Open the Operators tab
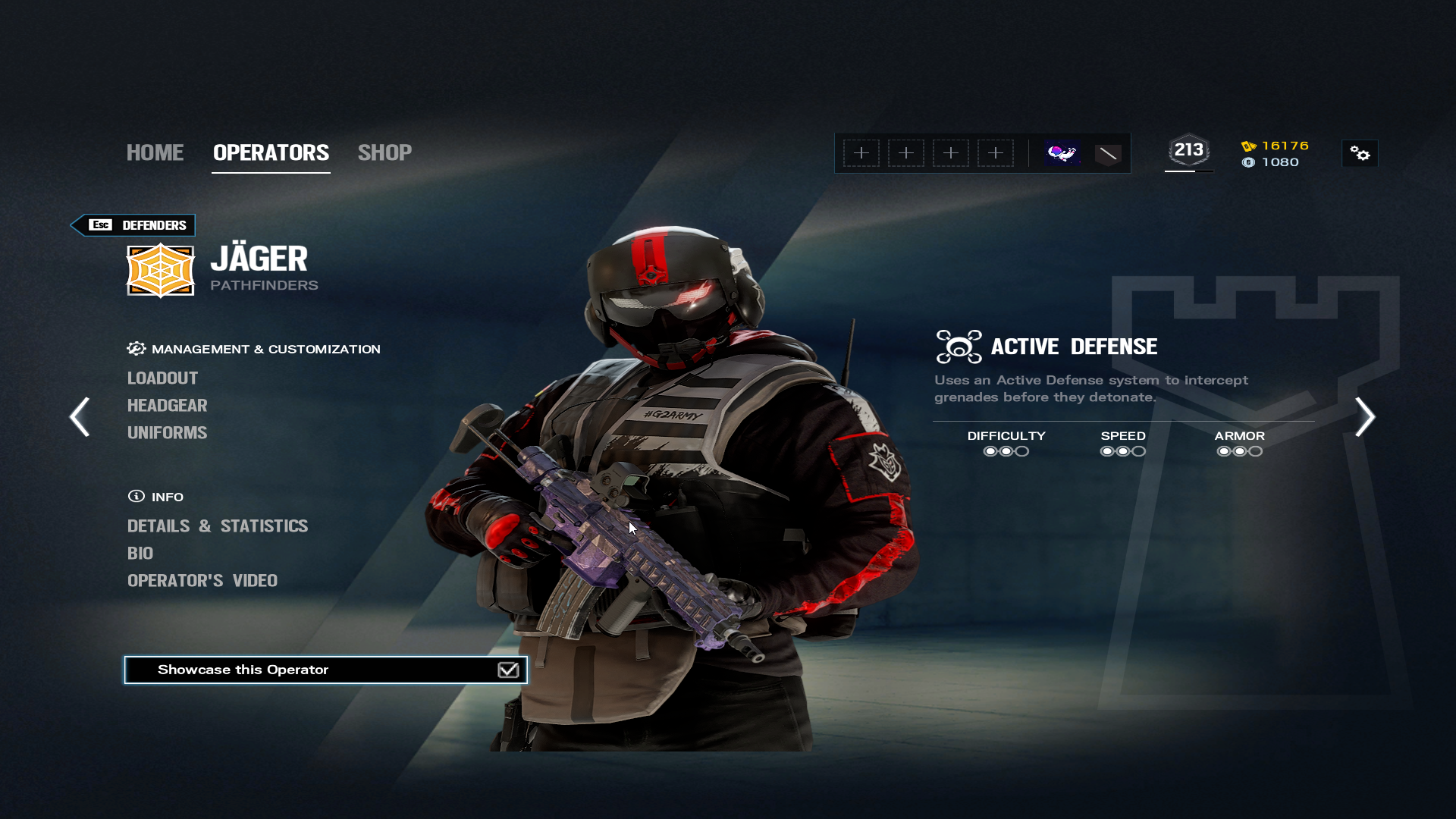Screen dimensions: 1456x819 click(x=271, y=152)
